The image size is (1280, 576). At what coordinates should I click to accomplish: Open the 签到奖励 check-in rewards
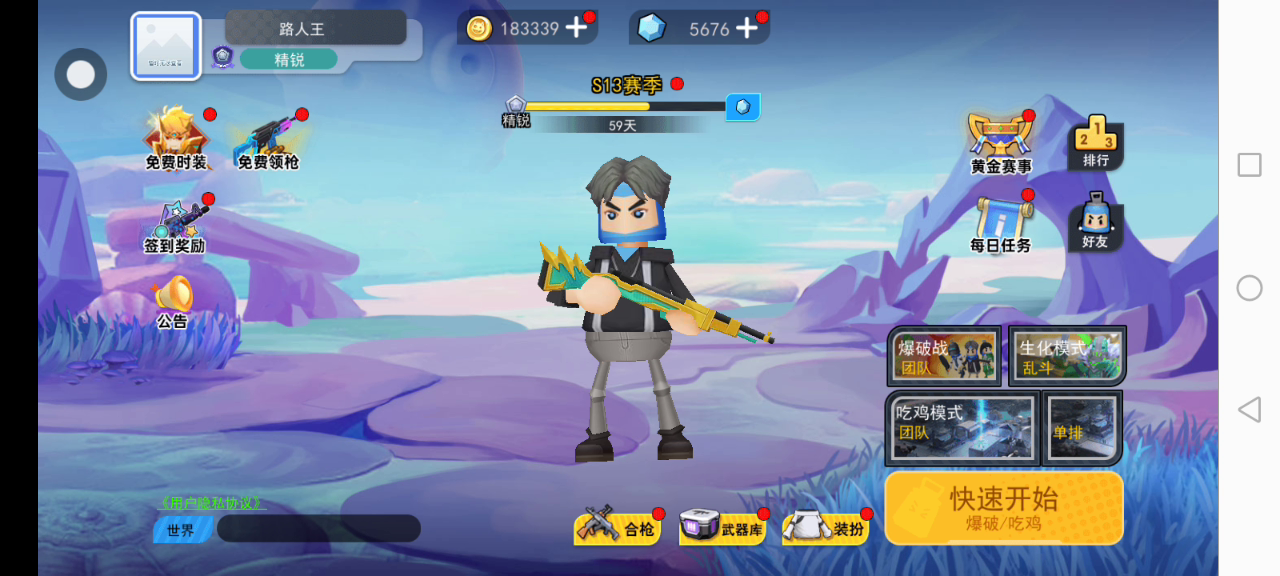coord(176,226)
